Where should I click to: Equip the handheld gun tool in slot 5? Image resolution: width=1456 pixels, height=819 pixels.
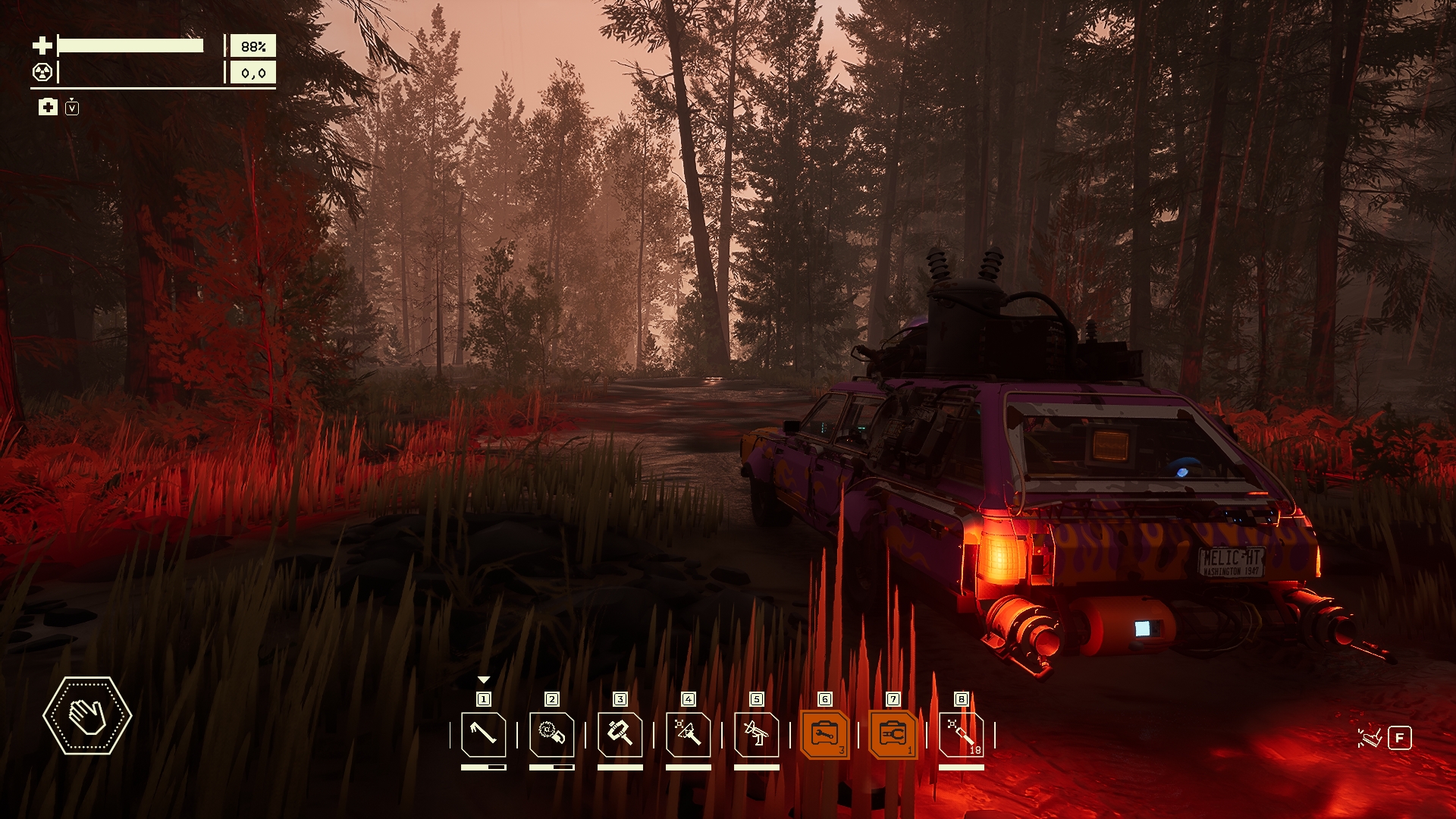click(756, 734)
